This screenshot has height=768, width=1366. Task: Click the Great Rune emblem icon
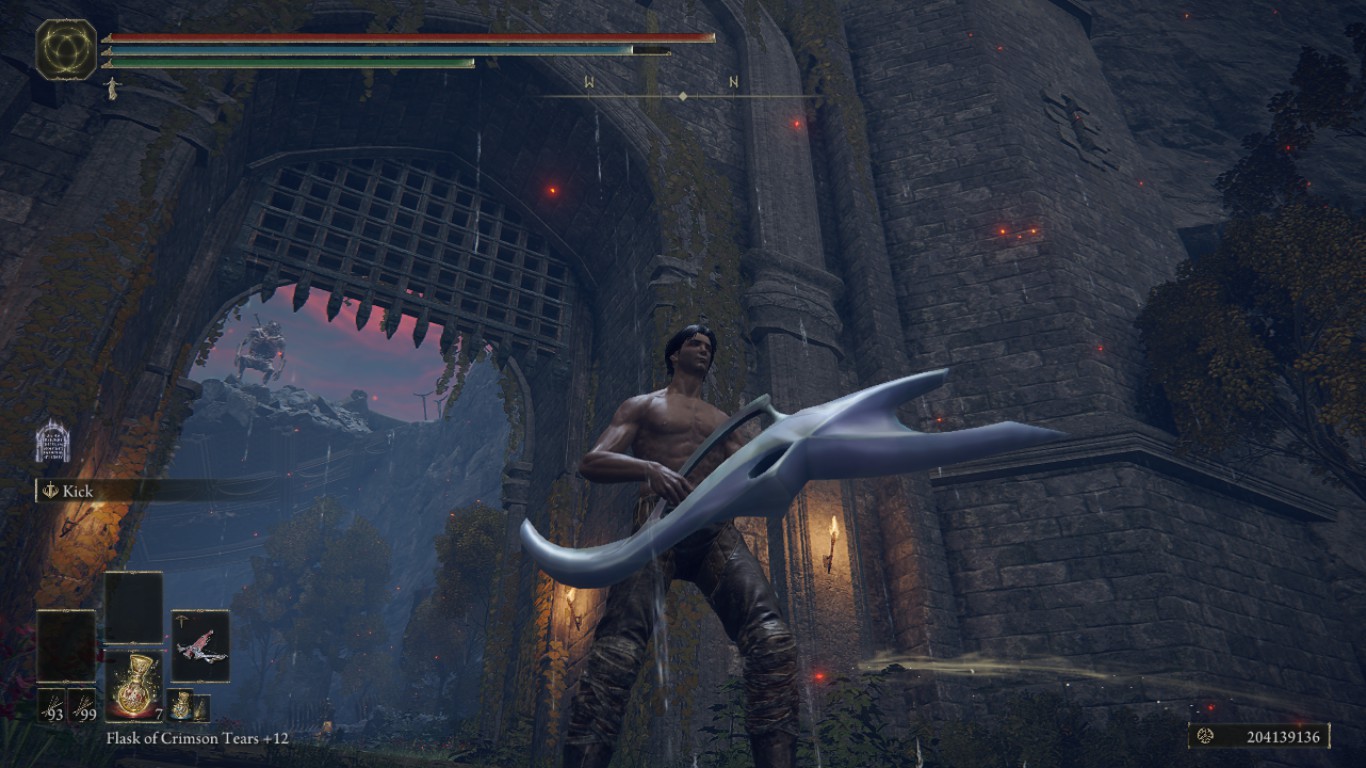pos(66,49)
